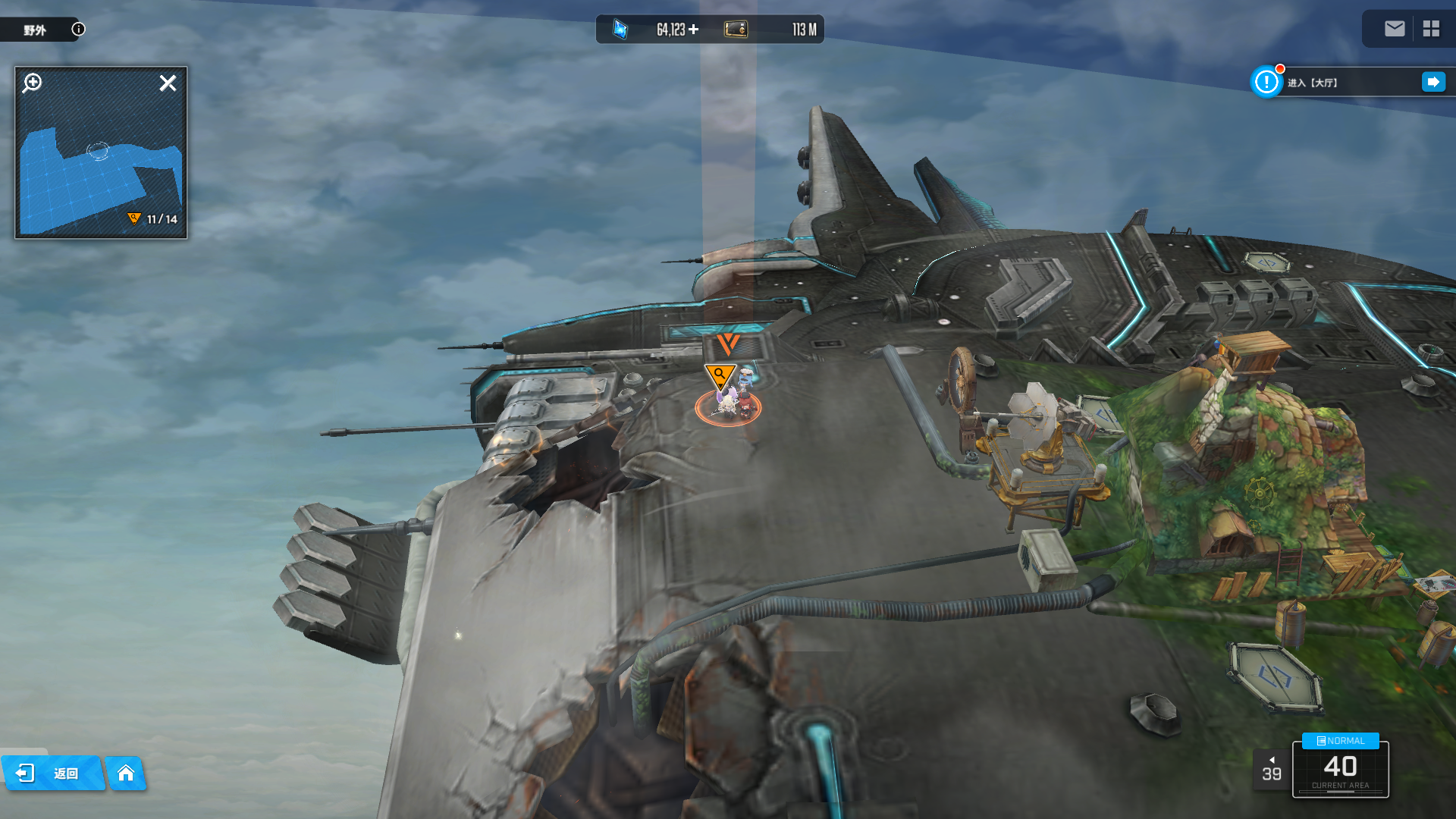Screen dimensions: 1456x819
Task: Open the mailbox envelope icon
Action: (1394, 29)
